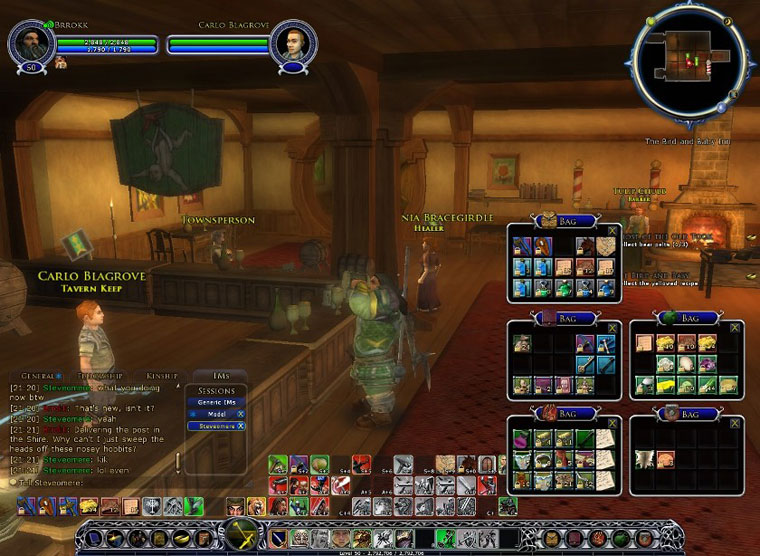The width and height of the screenshot is (760, 556).
Task: Close the Stevoomere IM session
Action: tap(241, 426)
